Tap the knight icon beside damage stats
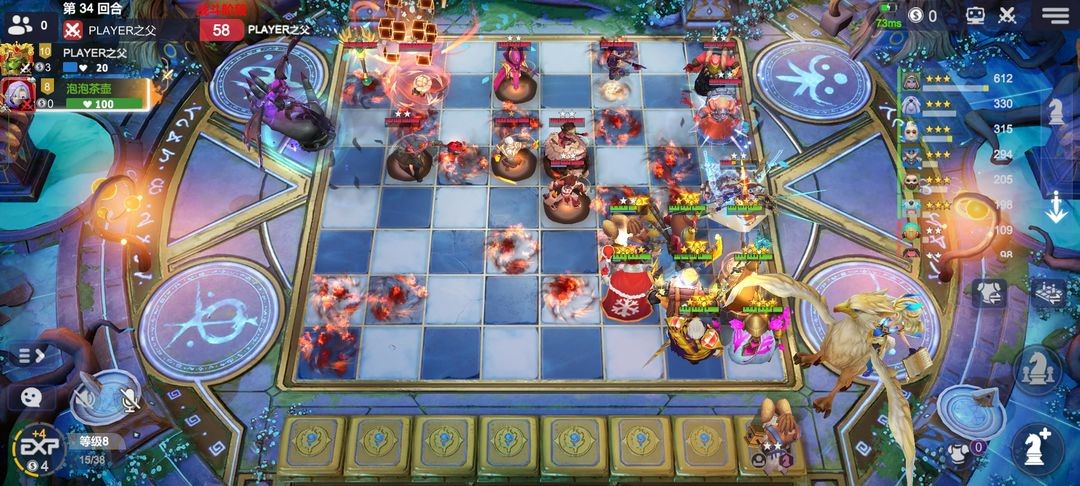 click(1055, 112)
